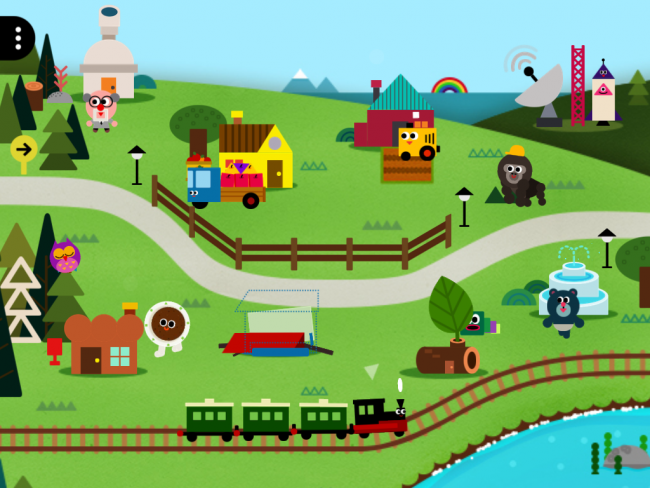Viewport: 650px width, 488px height.
Task: Tap the yellow arrow sign
Action: coord(23,150)
